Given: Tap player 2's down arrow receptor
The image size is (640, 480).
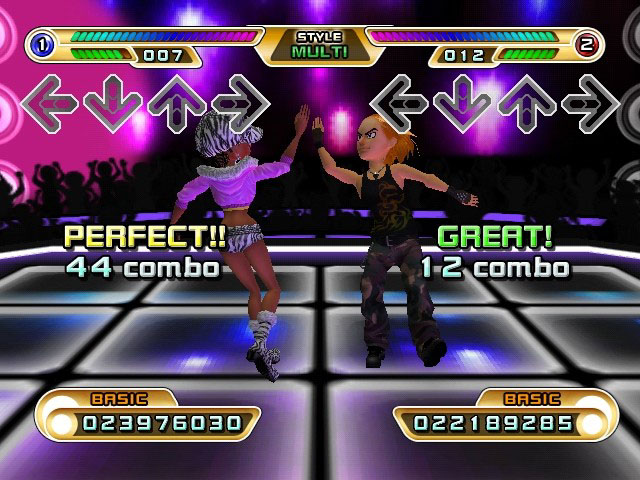Looking at the screenshot, I should [463, 104].
